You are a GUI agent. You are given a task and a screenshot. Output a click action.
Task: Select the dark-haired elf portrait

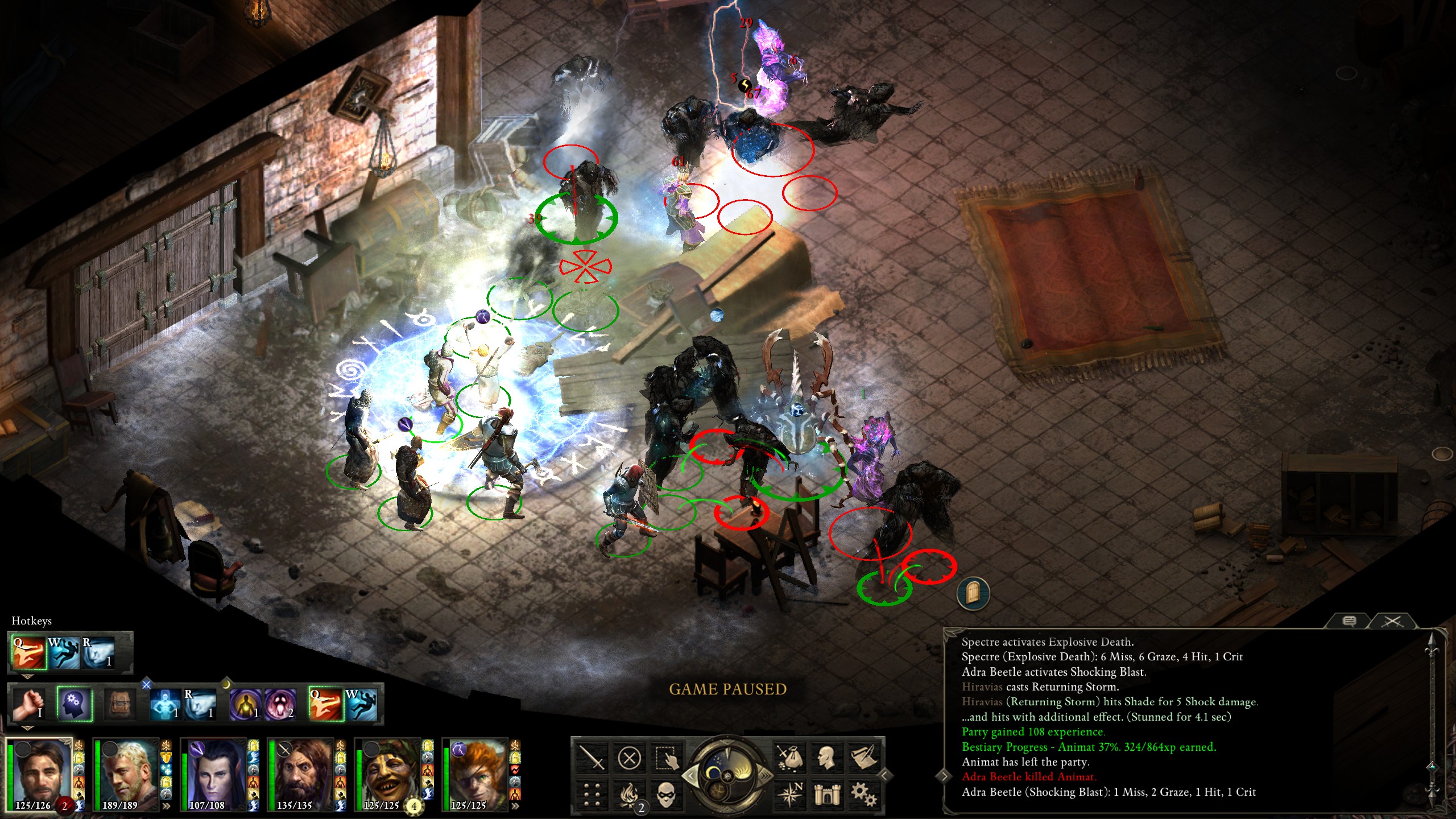coord(214,773)
